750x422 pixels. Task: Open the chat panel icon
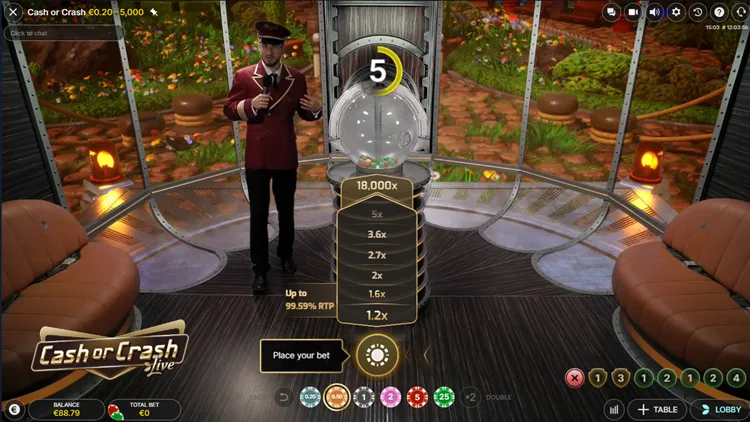pyautogui.click(x=611, y=12)
